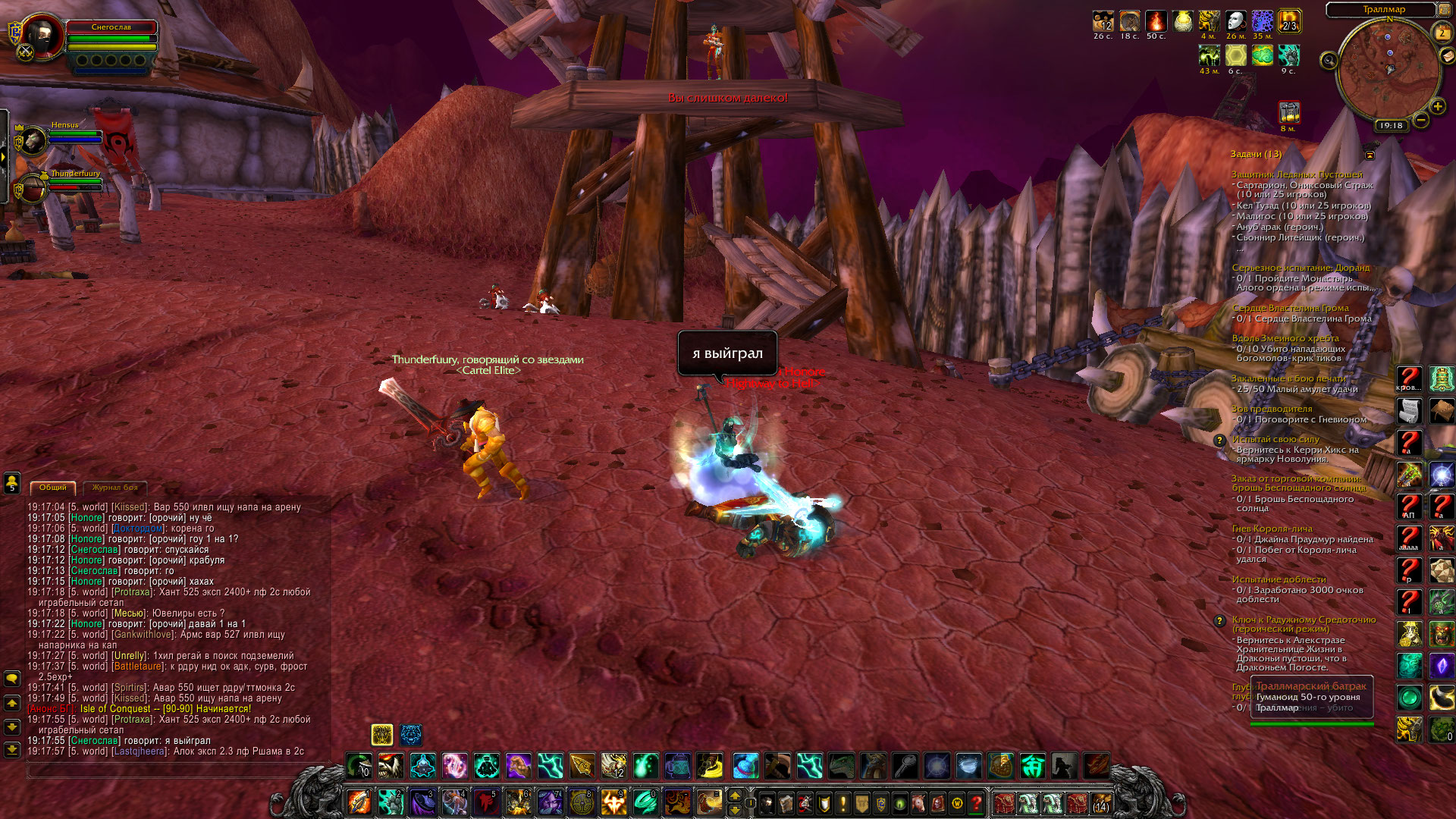Open the calendar button showing 2
The image size is (1456, 819).
pyautogui.click(x=1442, y=33)
